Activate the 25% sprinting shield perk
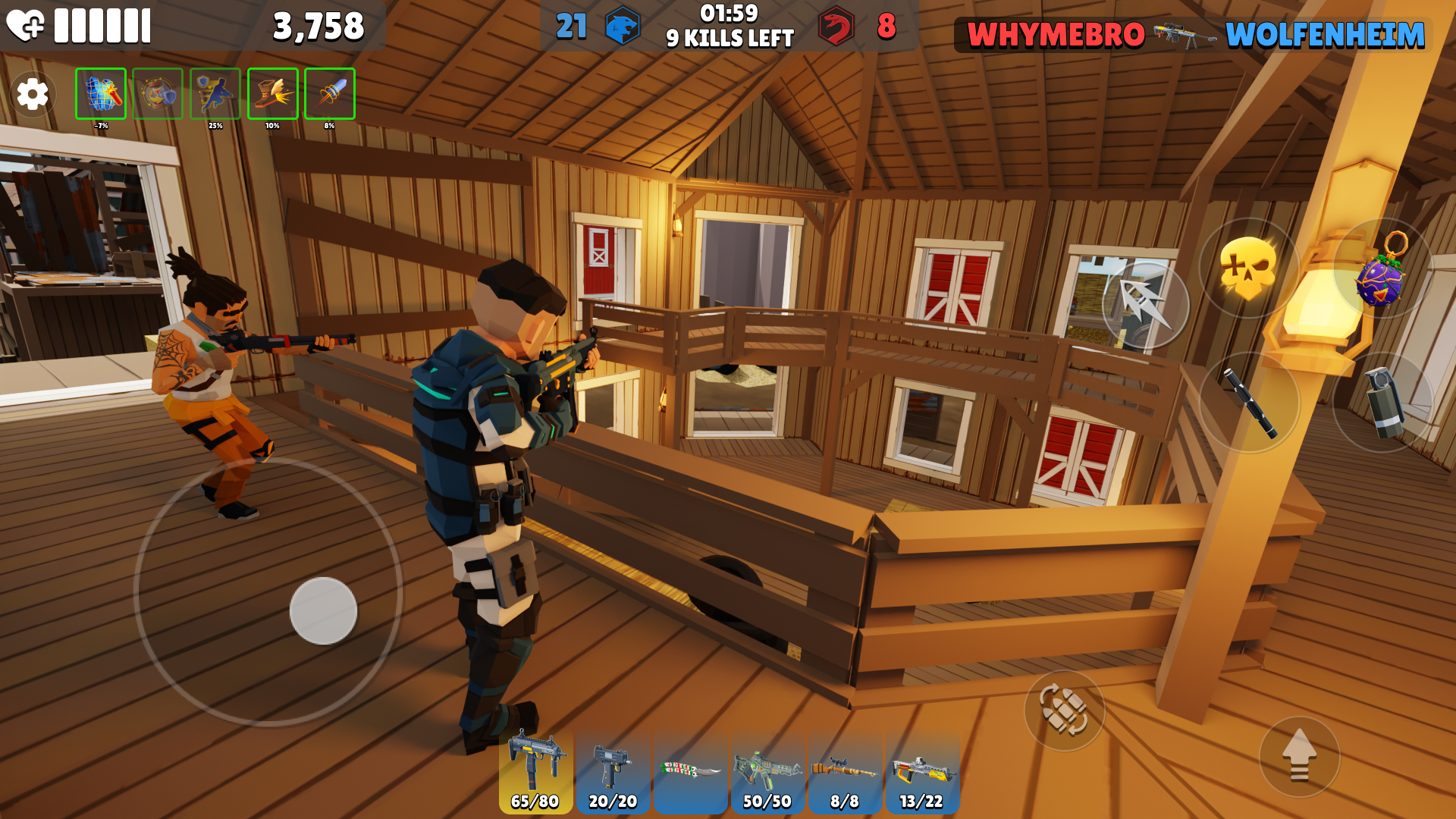This screenshot has height=819, width=1456. tap(215, 93)
